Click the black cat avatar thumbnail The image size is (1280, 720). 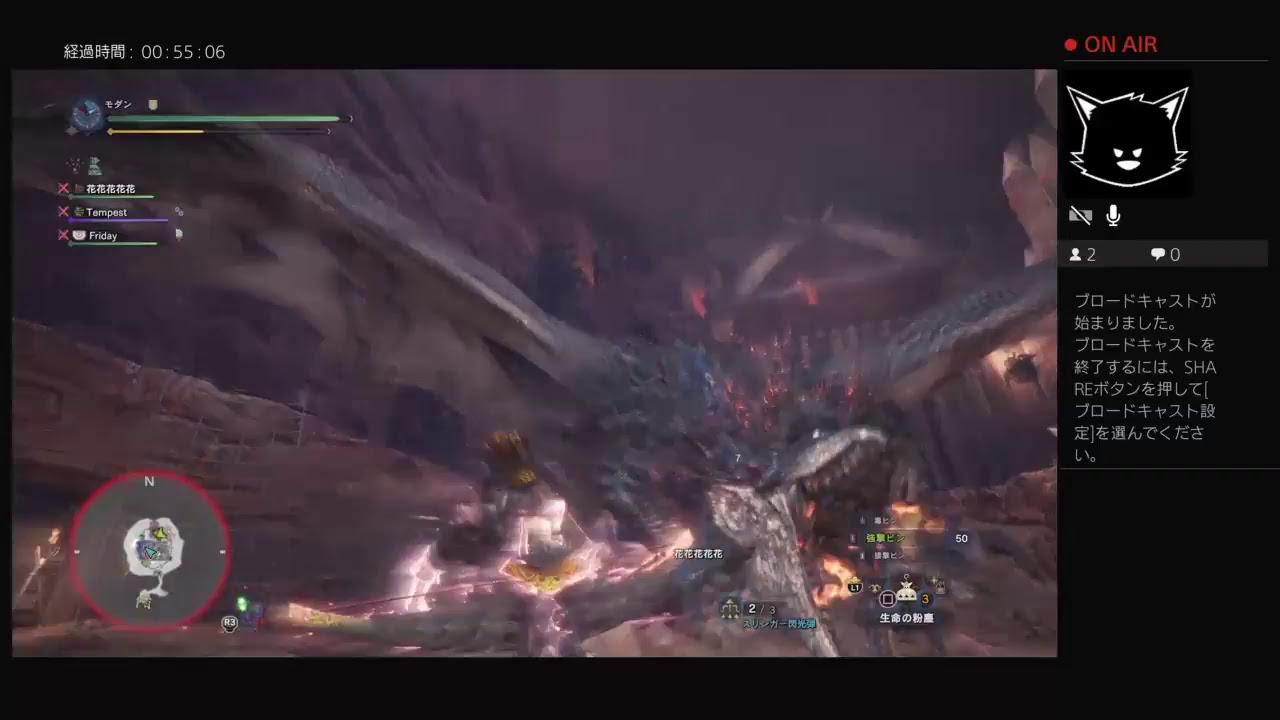click(x=1128, y=135)
